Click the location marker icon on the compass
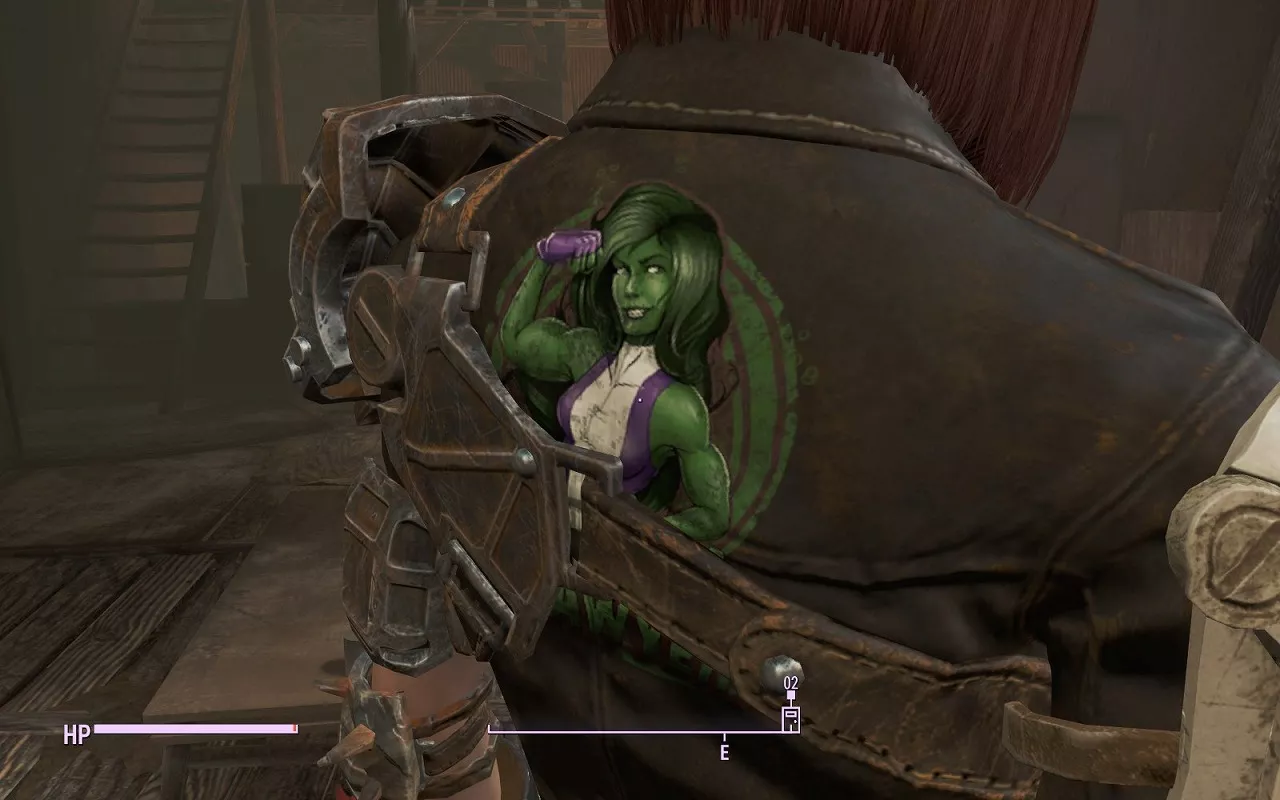The width and height of the screenshot is (1280, 800). point(790,717)
